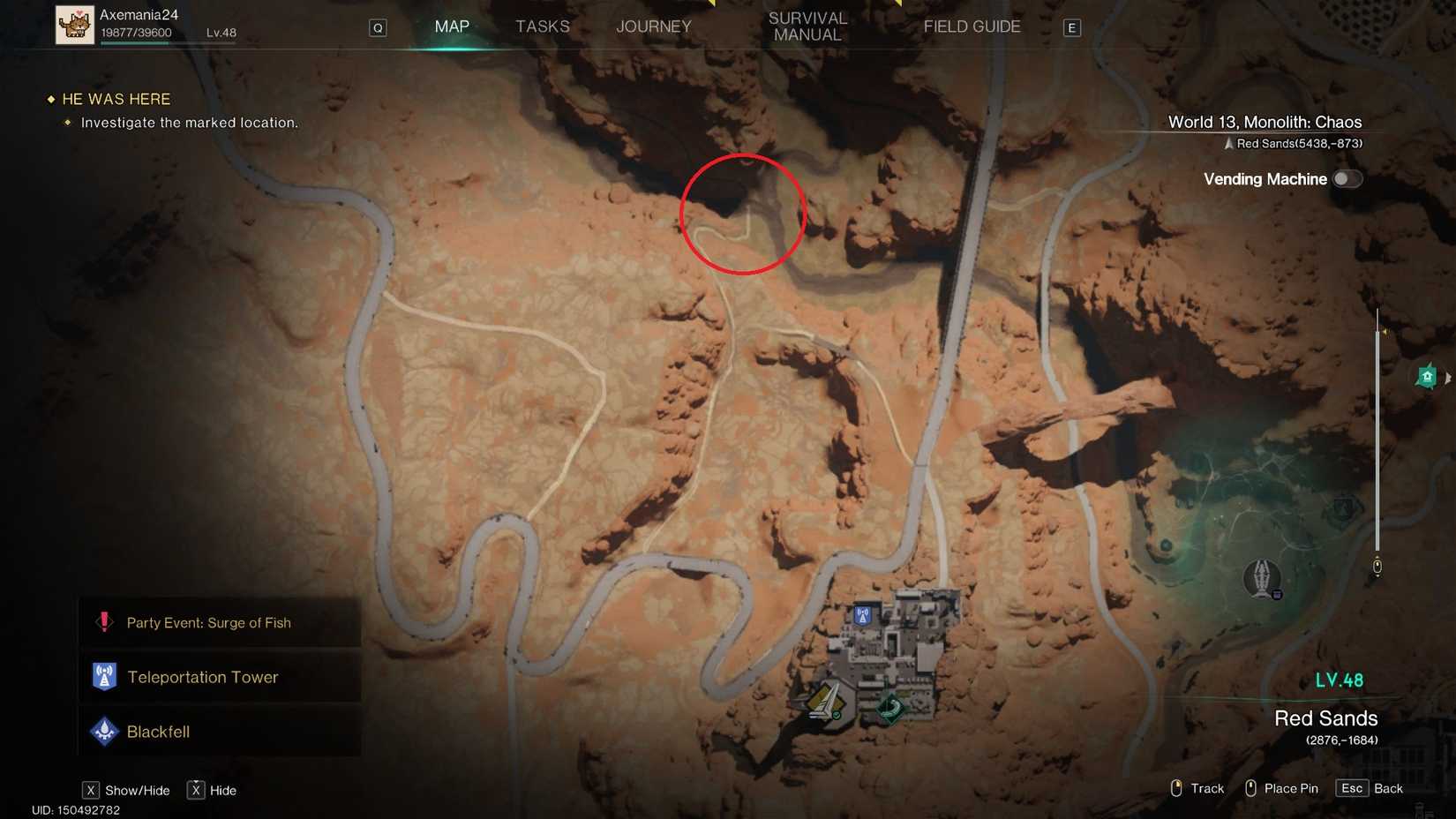Click the Q arrow to cycle tabs left
The image size is (1456, 819).
pyautogui.click(x=378, y=27)
